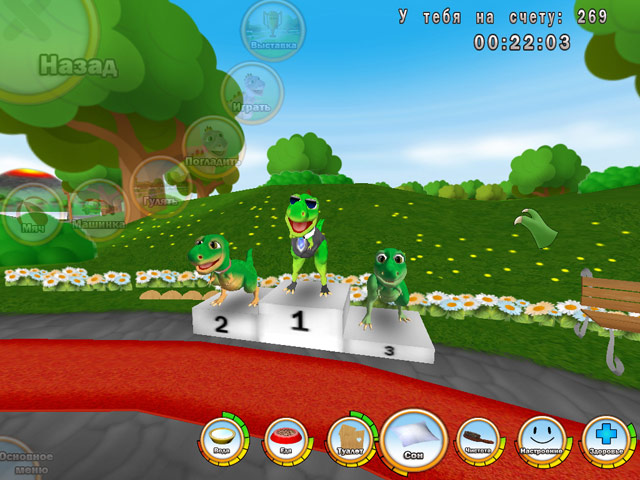Click the Вода water bowl icon
The width and height of the screenshot is (640, 480).
220,437
